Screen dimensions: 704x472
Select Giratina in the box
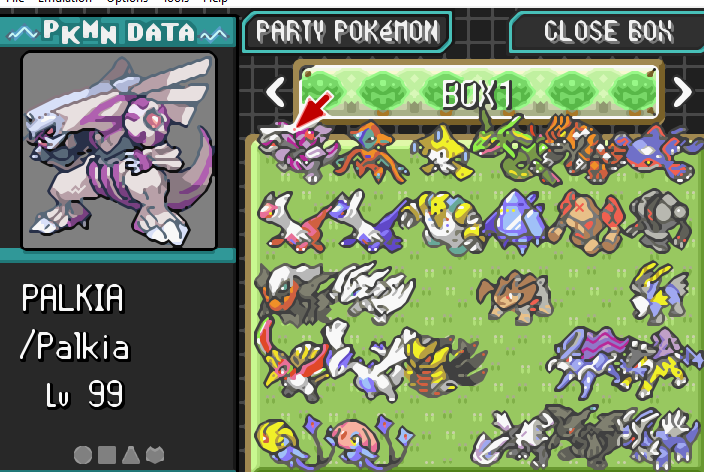[440, 360]
